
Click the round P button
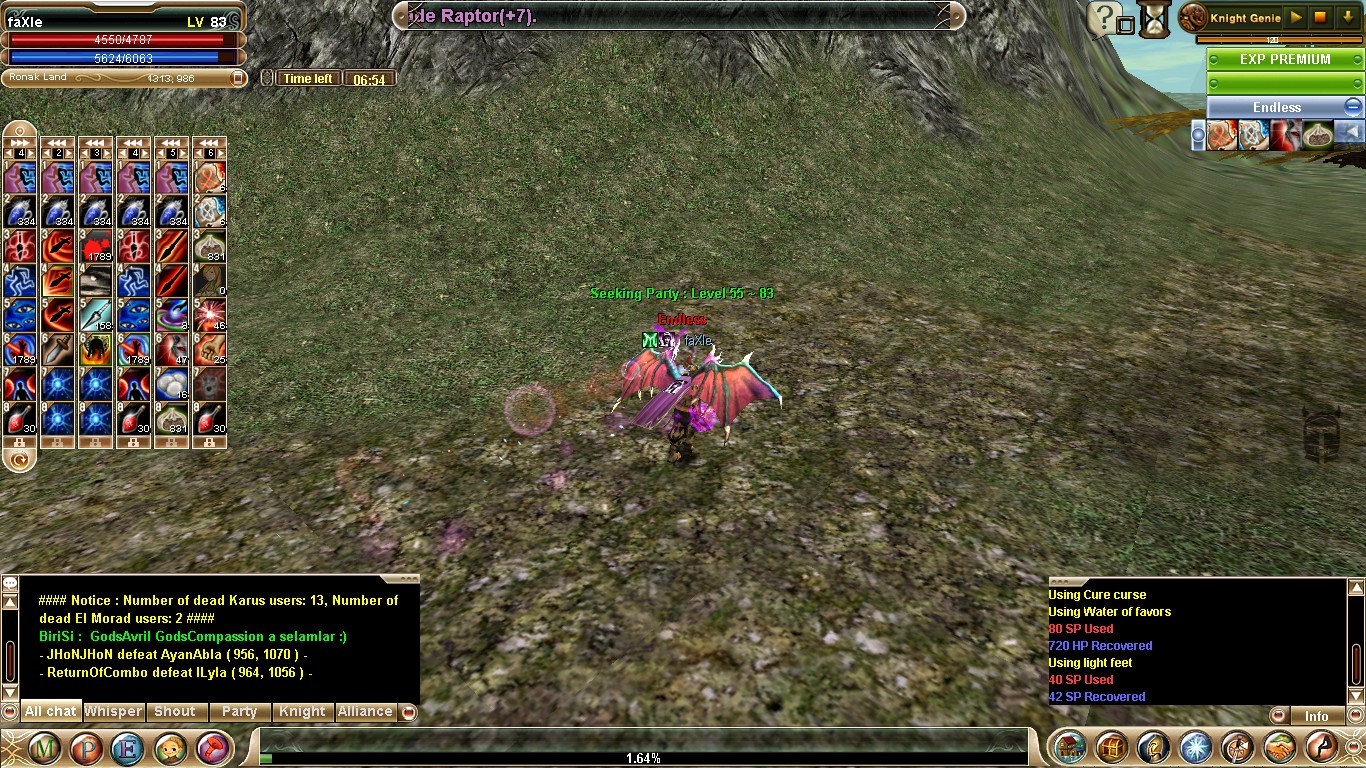(x=86, y=748)
